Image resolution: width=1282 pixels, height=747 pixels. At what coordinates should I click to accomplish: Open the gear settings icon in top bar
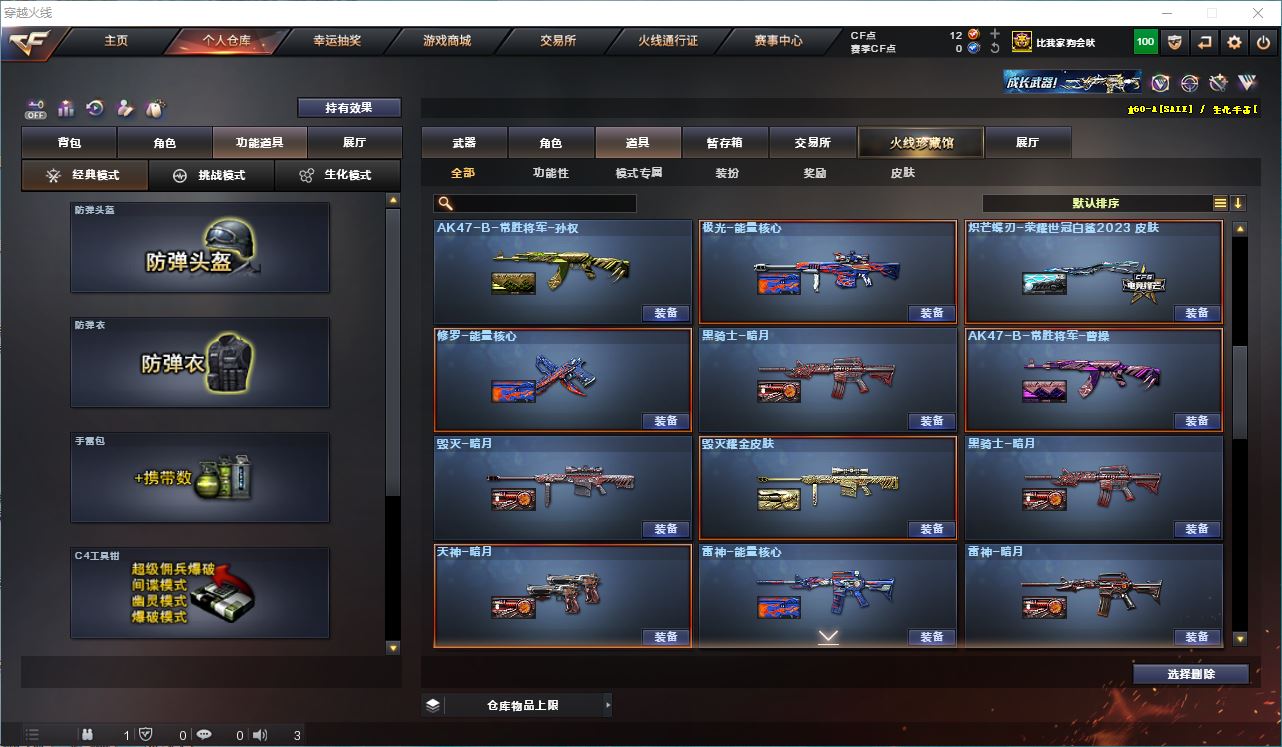coord(1234,42)
